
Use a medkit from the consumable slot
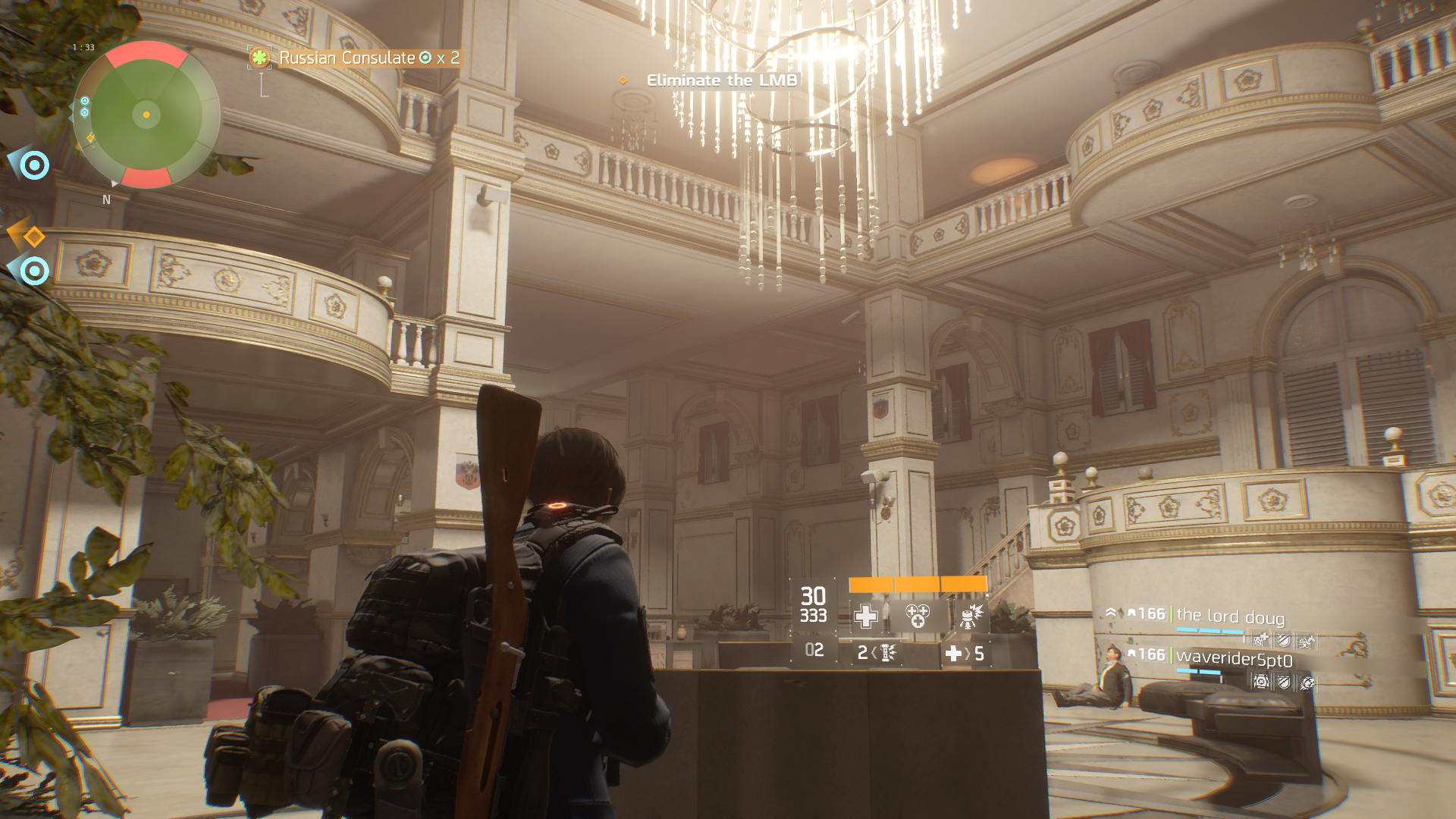tap(965, 653)
